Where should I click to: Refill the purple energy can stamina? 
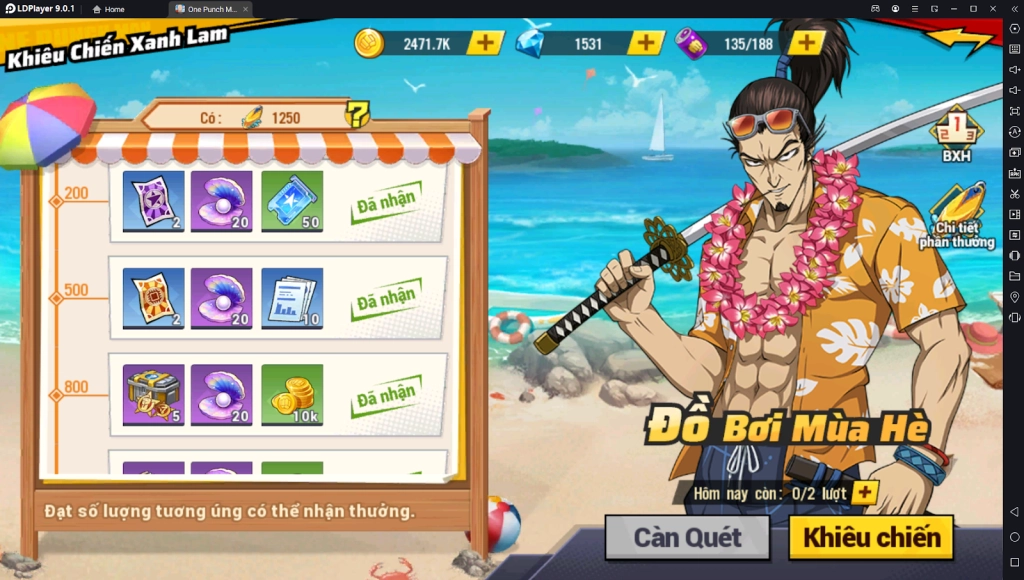pos(806,43)
